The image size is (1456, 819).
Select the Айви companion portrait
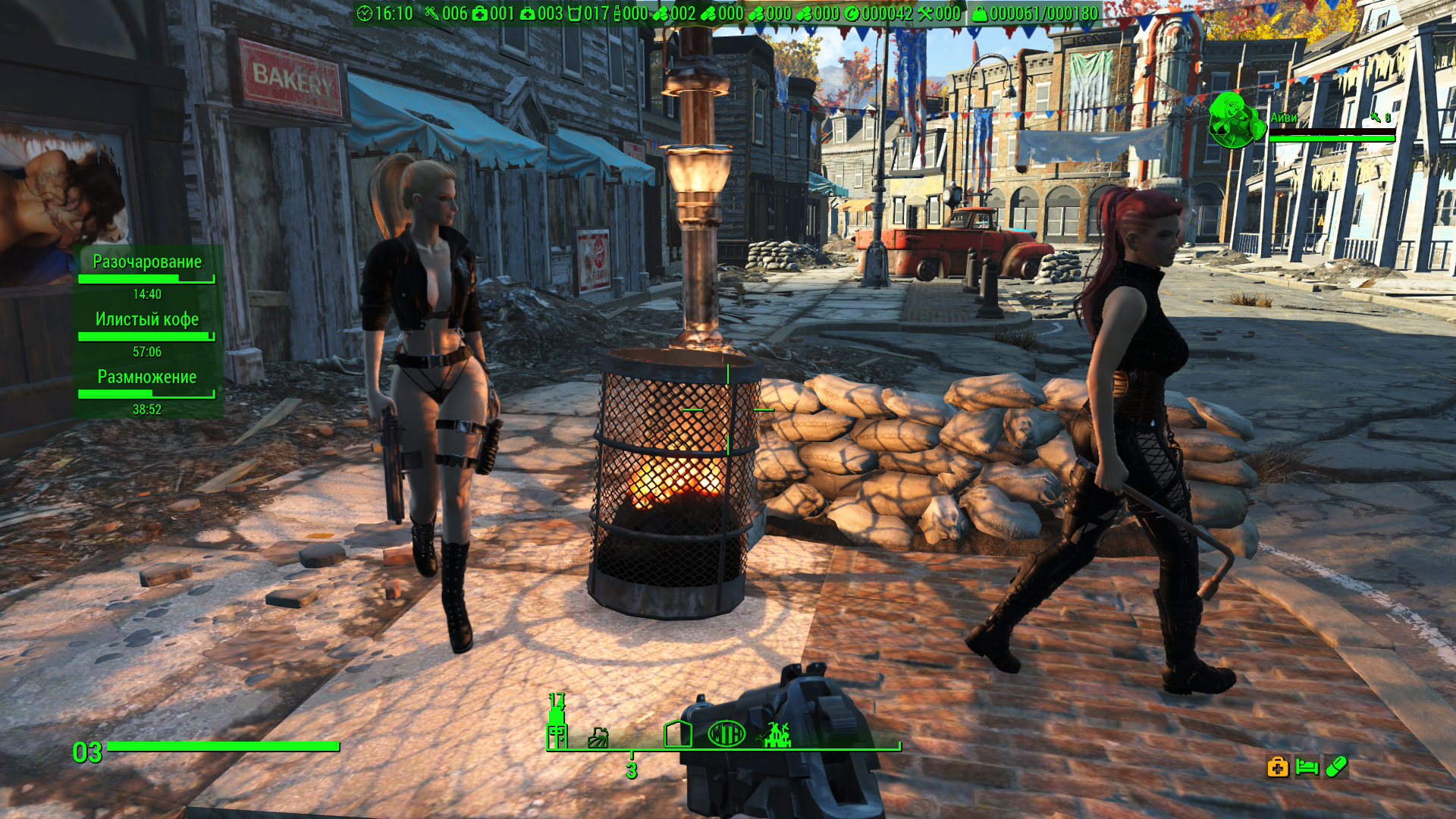(1236, 120)
